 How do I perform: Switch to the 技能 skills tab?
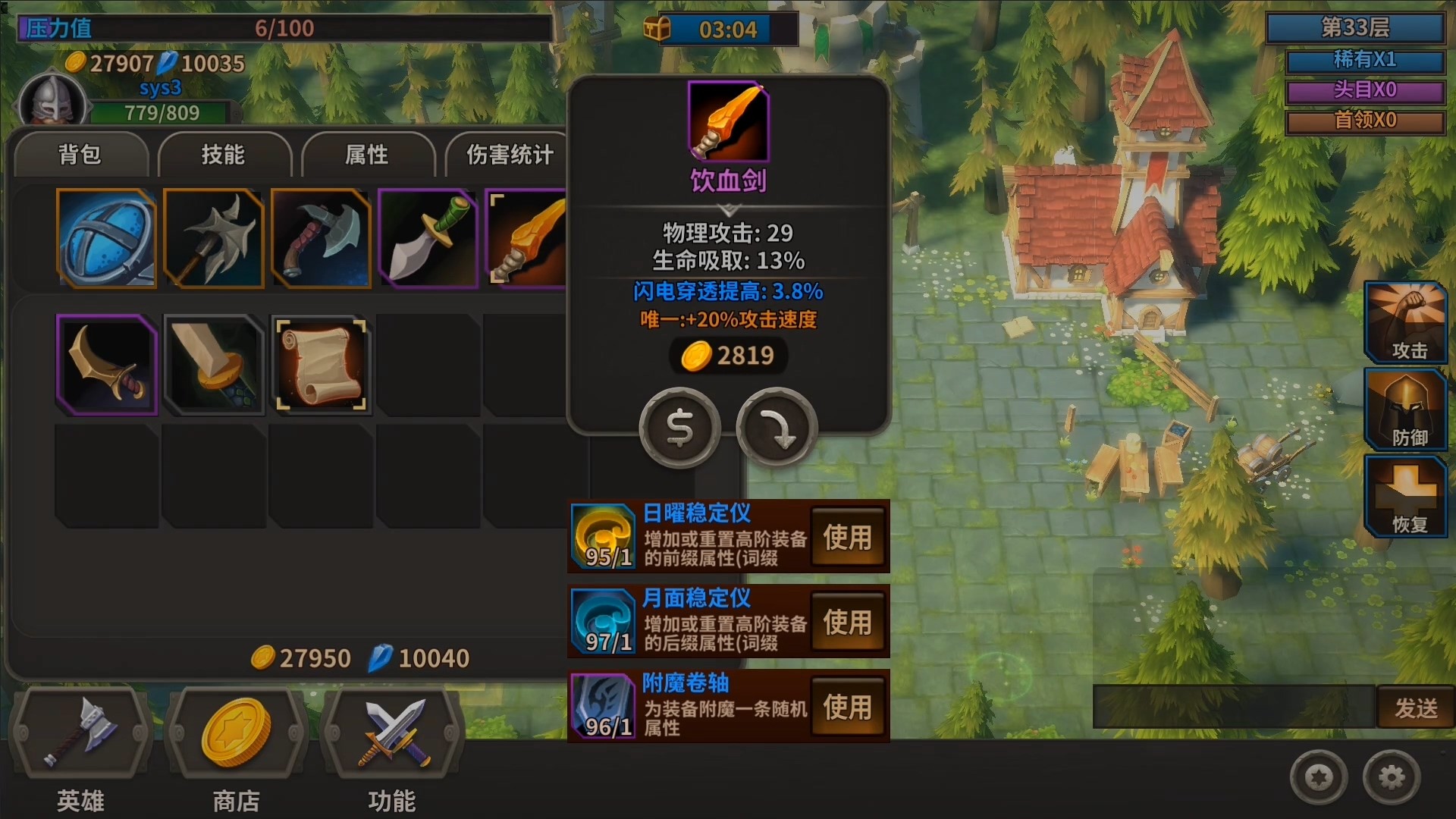pos(224,155)
